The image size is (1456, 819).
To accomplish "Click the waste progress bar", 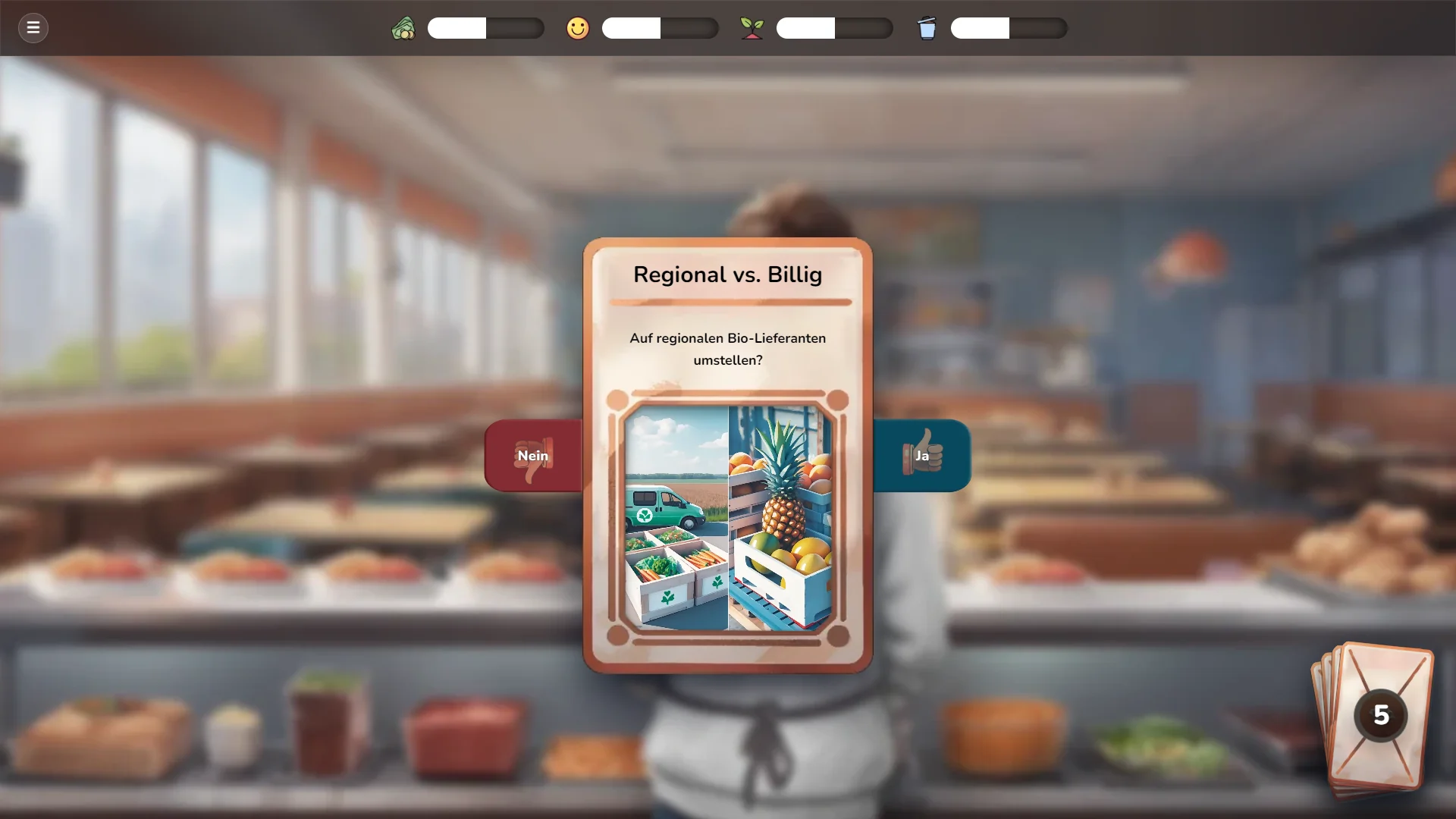I will pyautogui.click(x=1009, y=28).
